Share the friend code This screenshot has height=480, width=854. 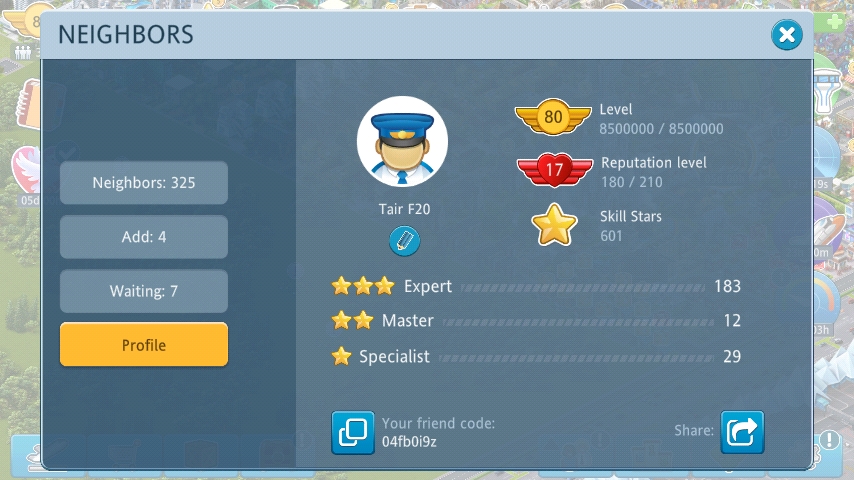[742, 432]
